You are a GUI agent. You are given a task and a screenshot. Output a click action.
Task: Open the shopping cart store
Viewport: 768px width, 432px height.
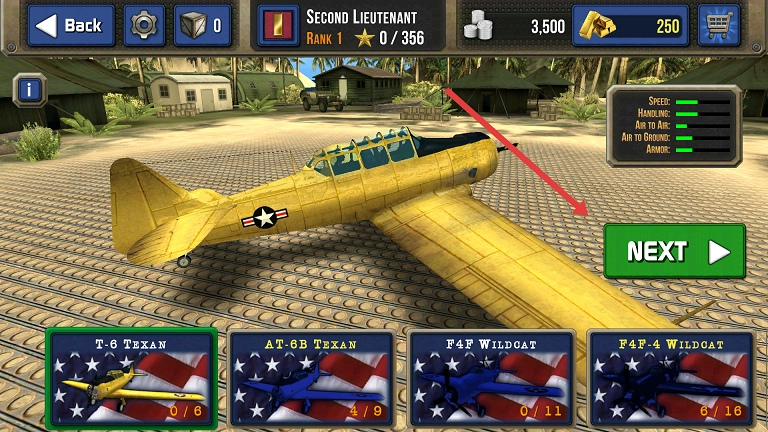click(718, 26)
